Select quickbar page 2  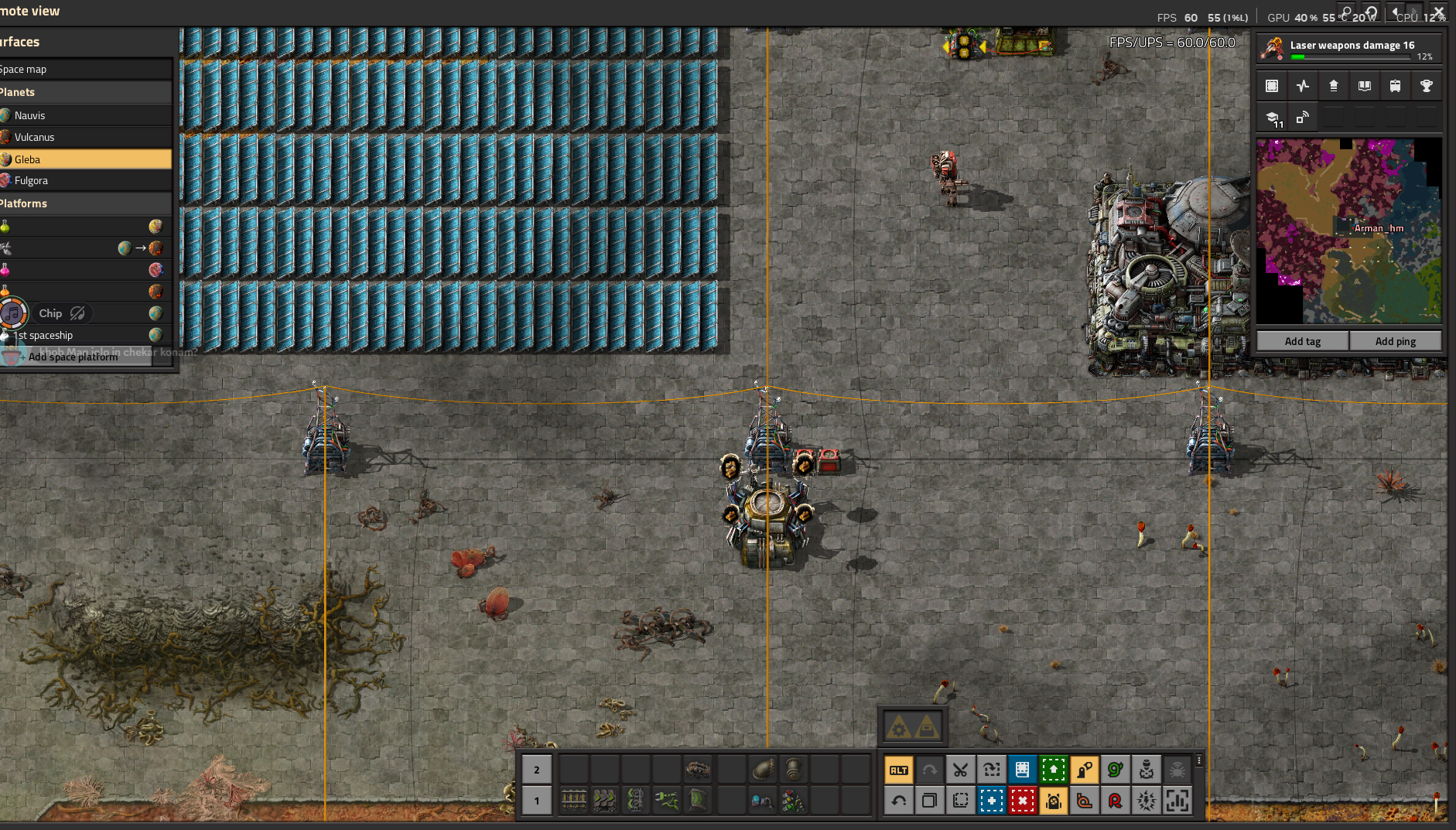(x=537, y=770)
